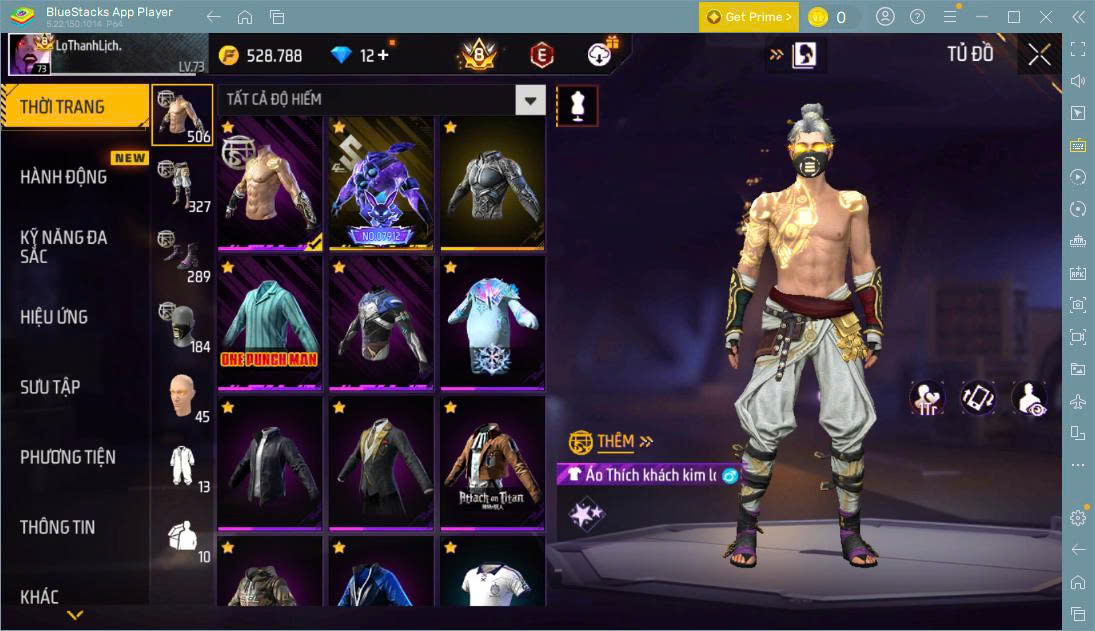Click the mannequin preview icon
The image size is (1095, 631).
pos(577,106)
